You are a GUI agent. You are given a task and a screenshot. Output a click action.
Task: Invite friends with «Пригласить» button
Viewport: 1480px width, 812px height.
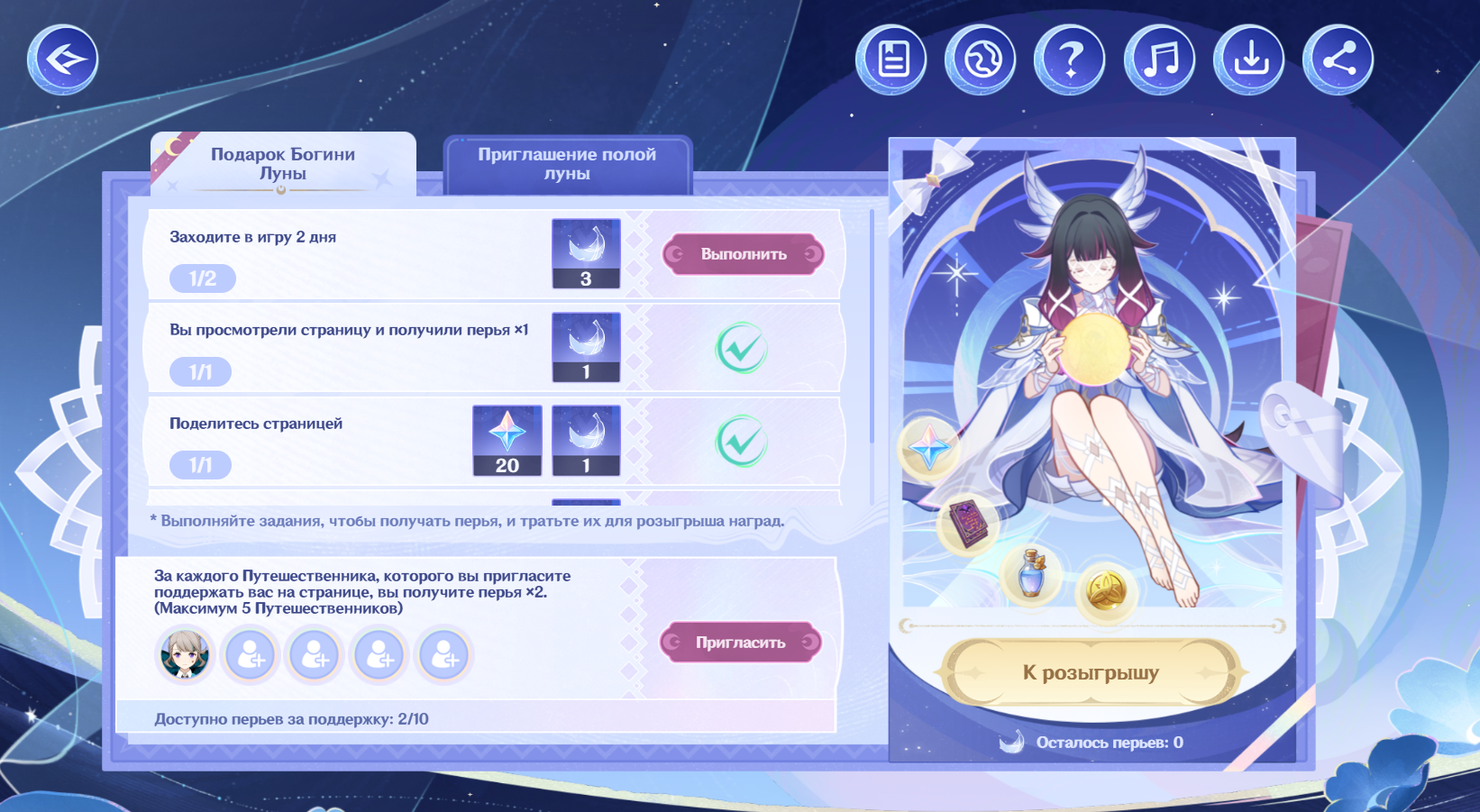(740, 643)
